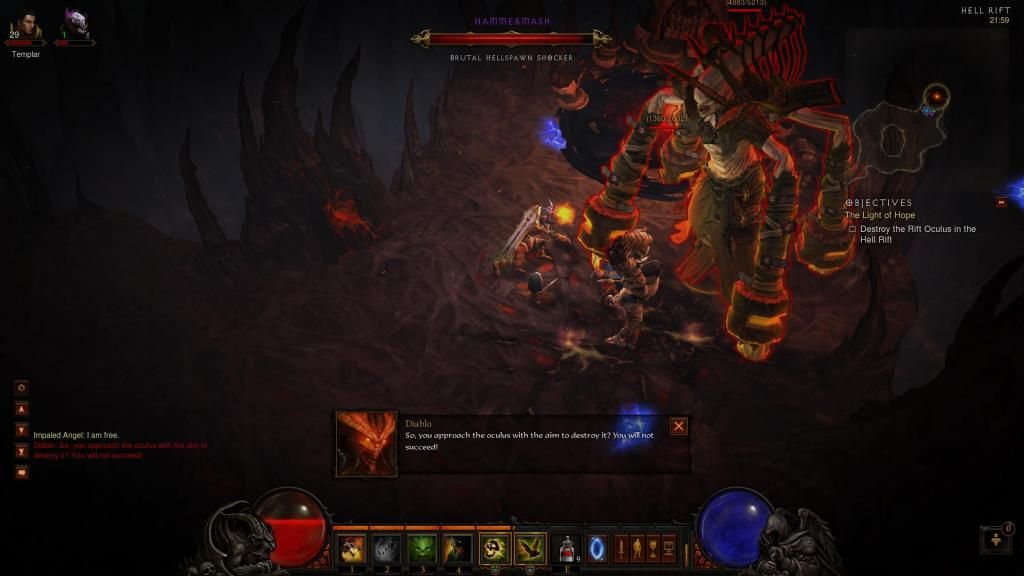Open the game menu monitor-shaped button
This screenshot has height=576, width=1024.
(x=668, y=548)
